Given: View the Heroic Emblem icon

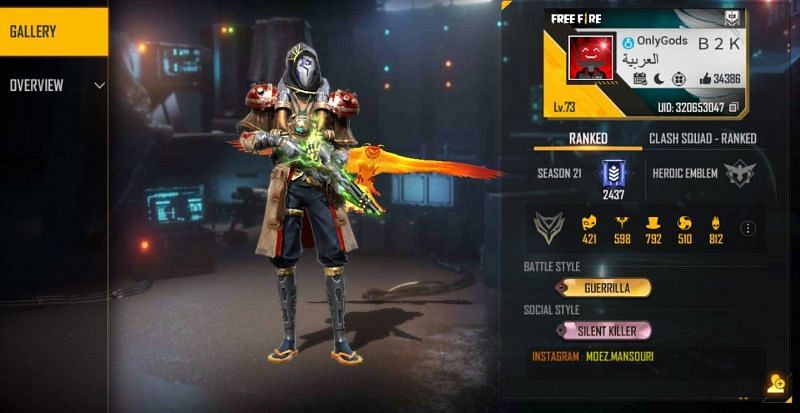Looking at the screenshot, I should (739, 173).
